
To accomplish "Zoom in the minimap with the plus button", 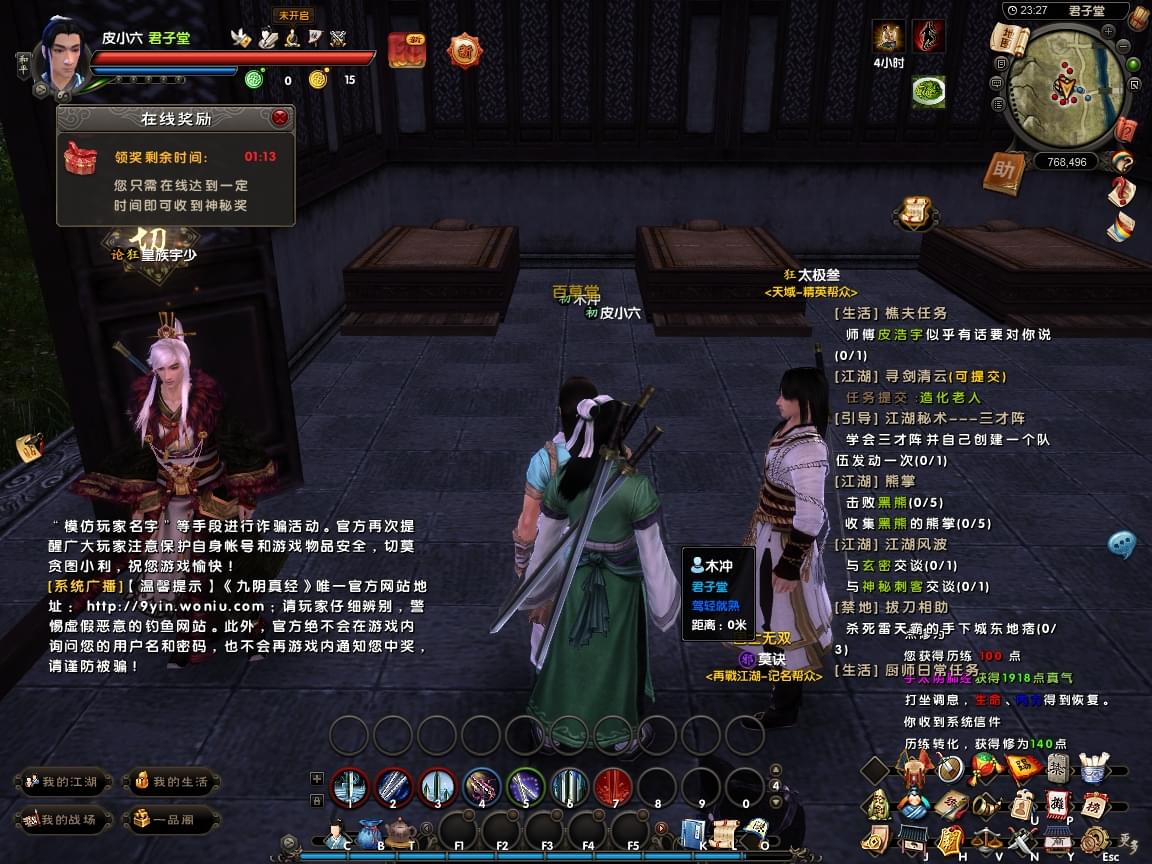I will tap(1109, 31).
